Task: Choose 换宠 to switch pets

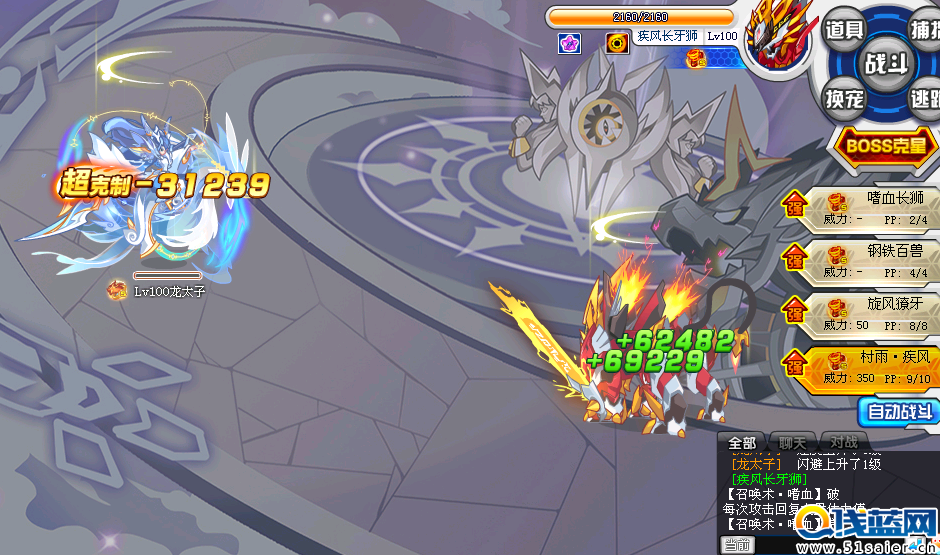Action: tap(845, 98)
